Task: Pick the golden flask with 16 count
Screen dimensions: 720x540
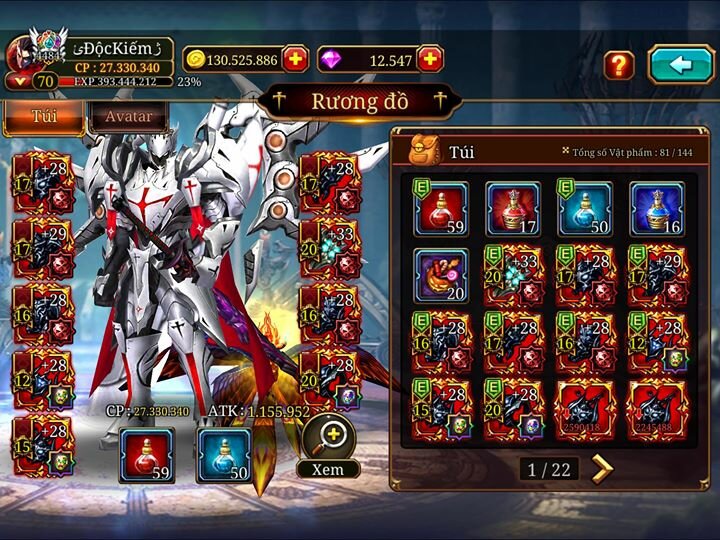Action: [x=657, y=208]
